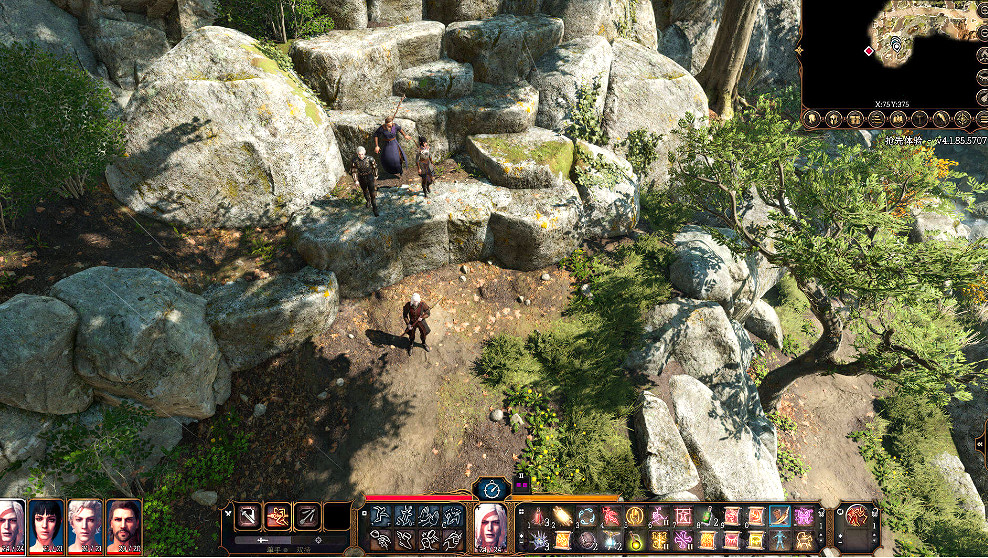The width and height of the screenshot is (988, 558).
Task: Select the bearded brown-haired party member portrait
Action: [x=124, y=525]
